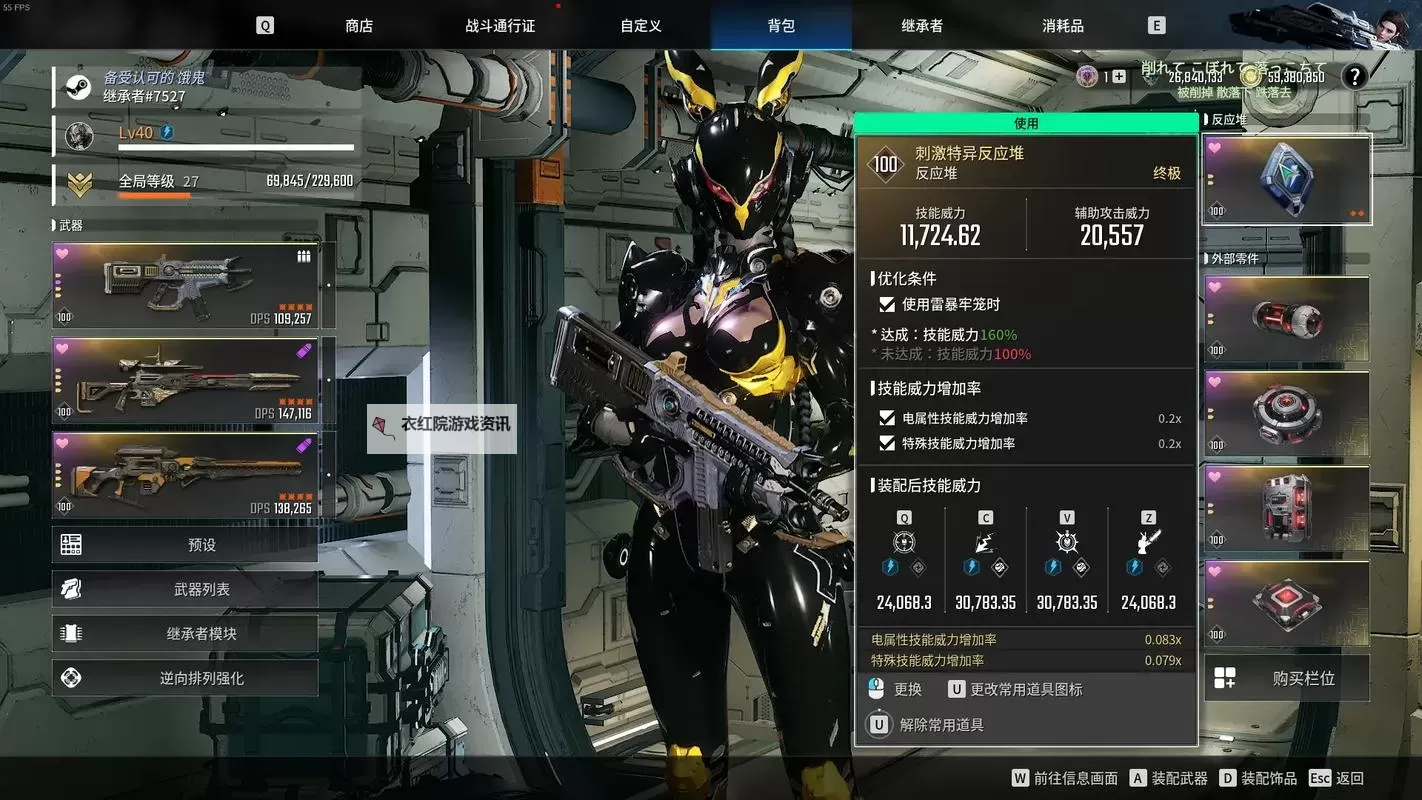The width and height of the screenshot is (1422, 800).
Task: Toggle the 电属性技能威力增加率 checkbox
Action: (886, 418)
